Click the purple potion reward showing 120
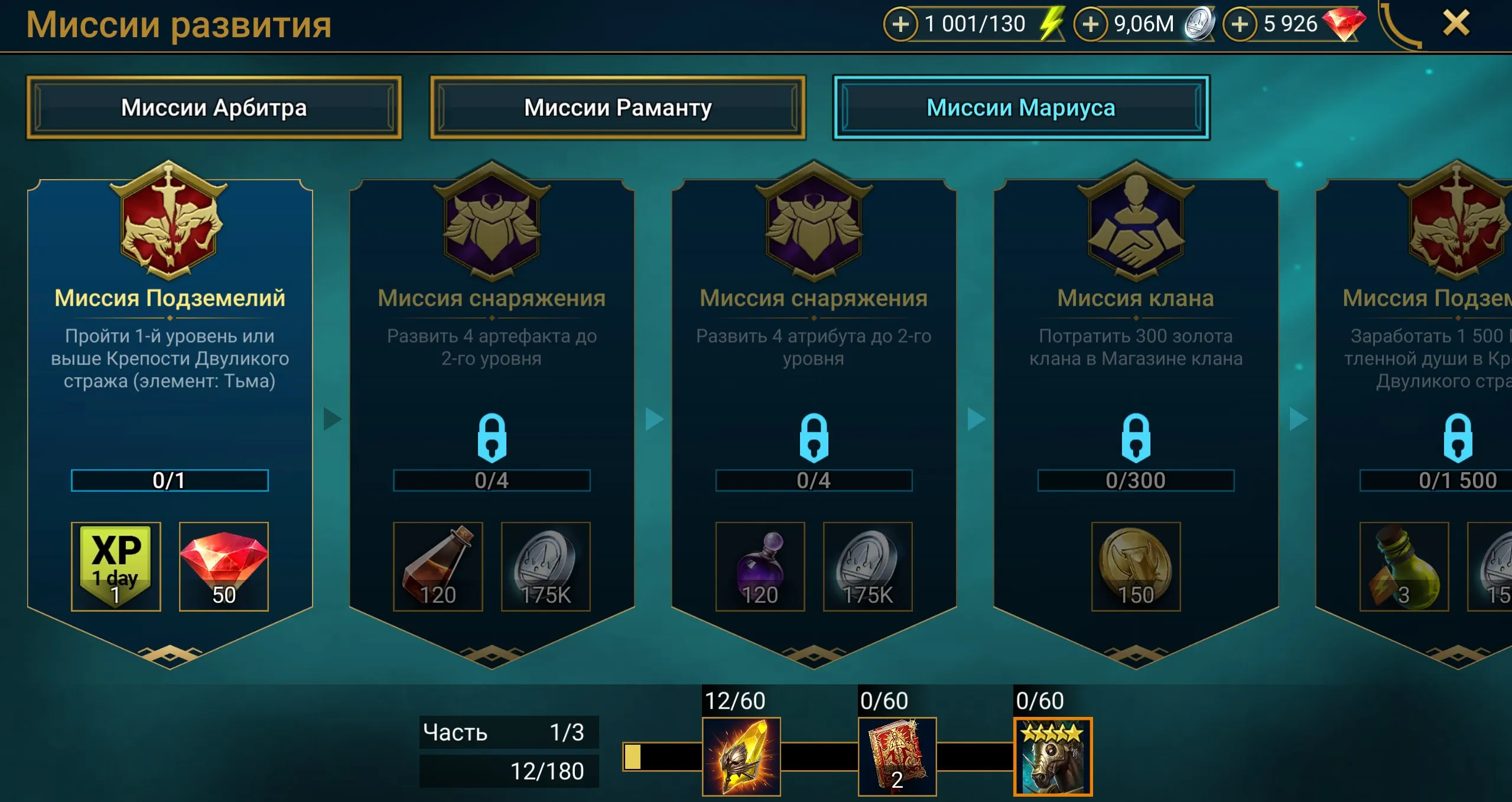This screenshot has width=1512, height=802. tap(760, 567)
